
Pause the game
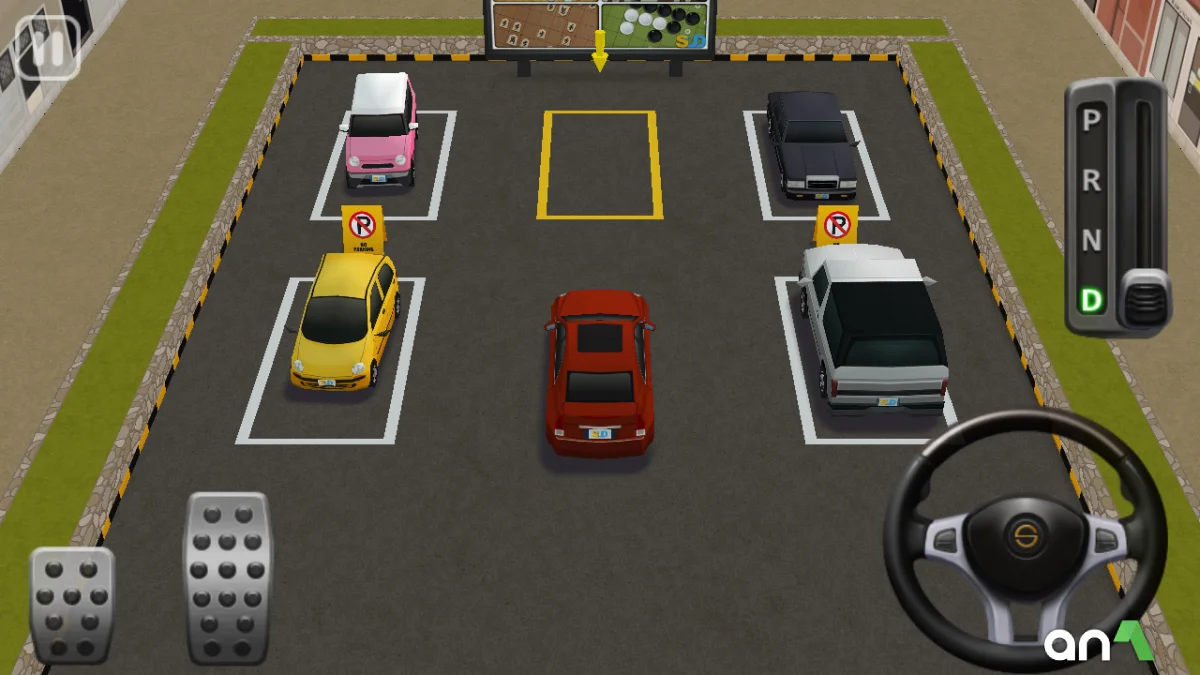(x=46, y=46)
